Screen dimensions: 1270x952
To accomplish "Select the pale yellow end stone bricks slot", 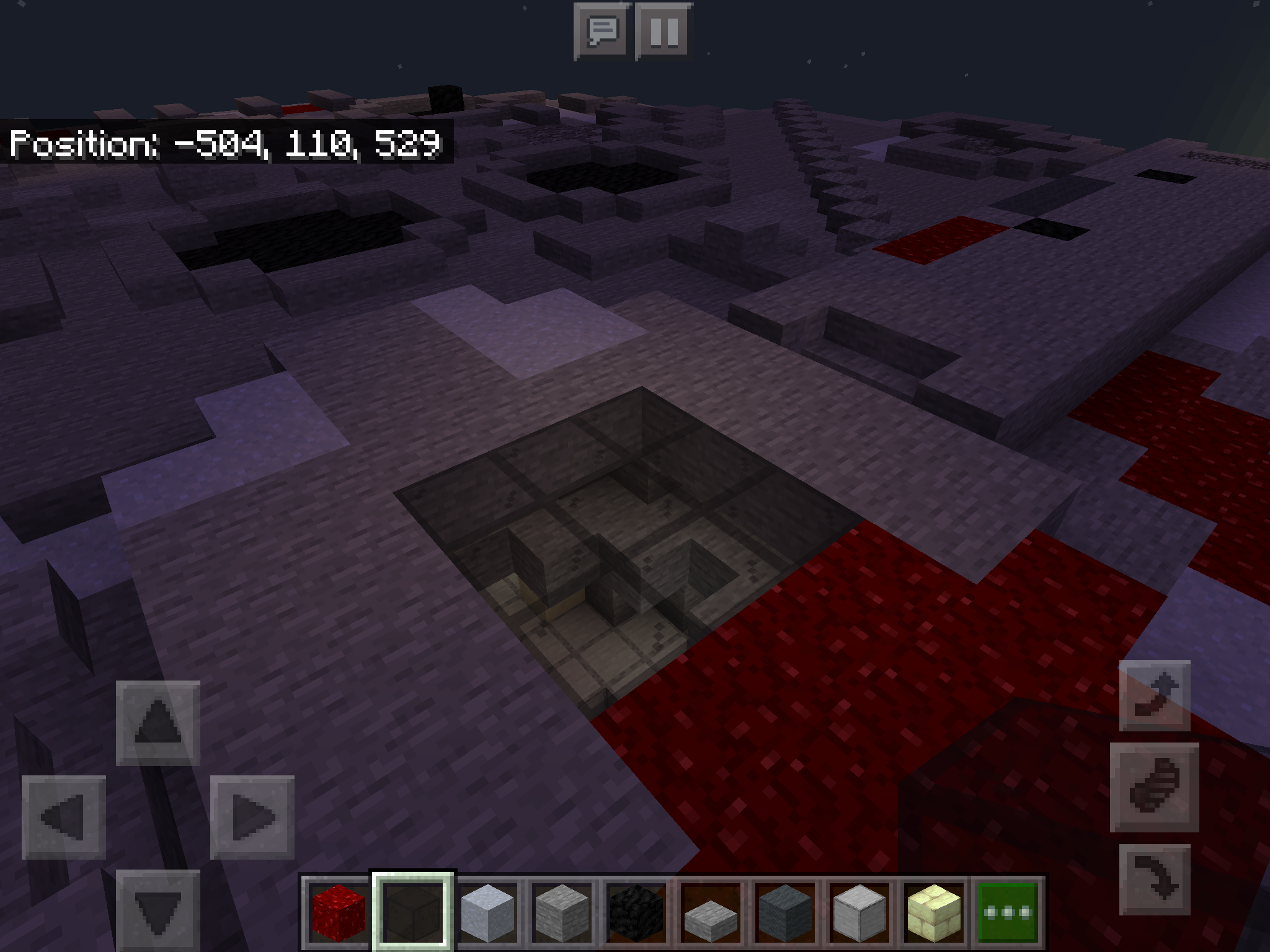I will [x=934, y=912].
